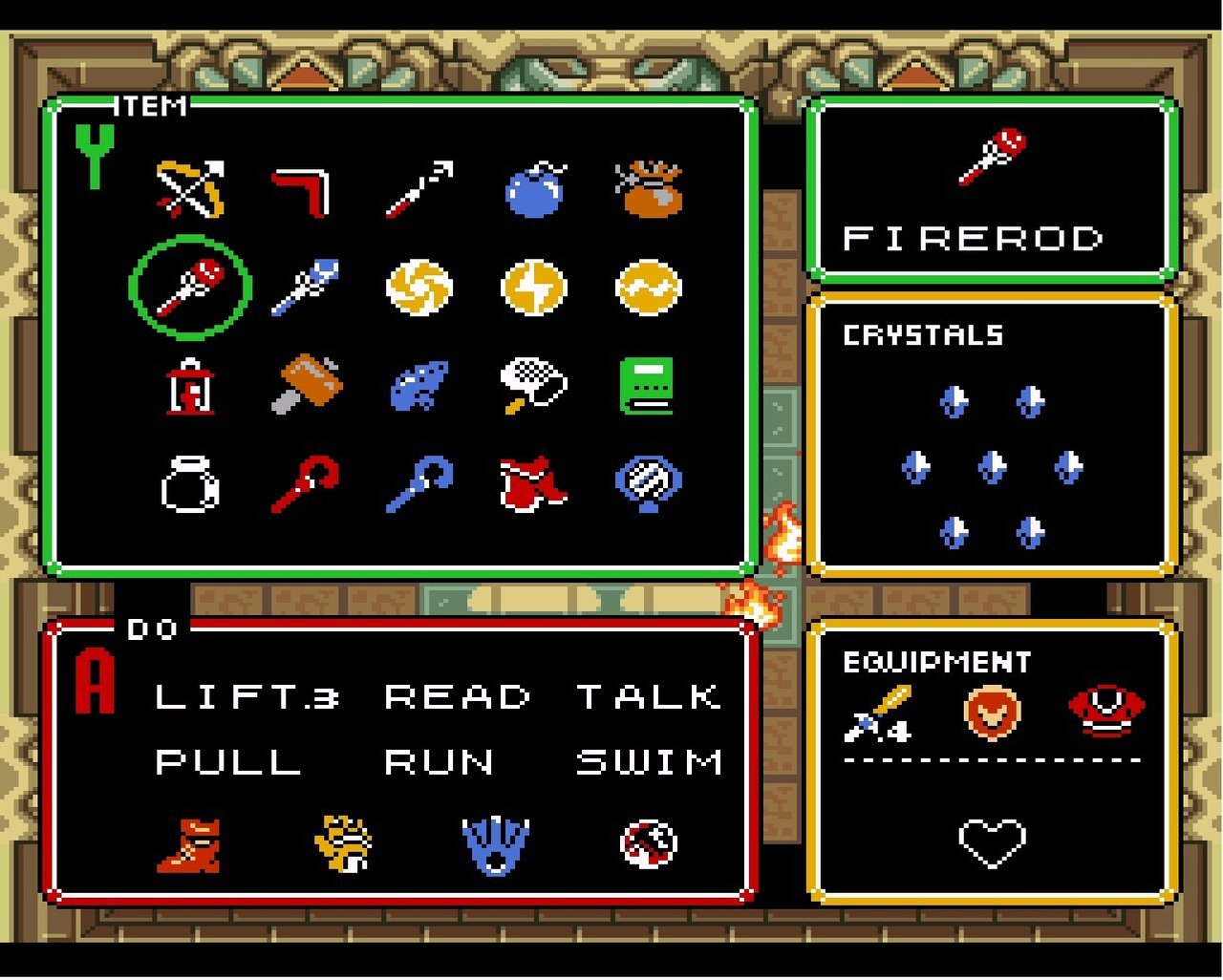Choose the blue flute item

click(x=419, y=385)
